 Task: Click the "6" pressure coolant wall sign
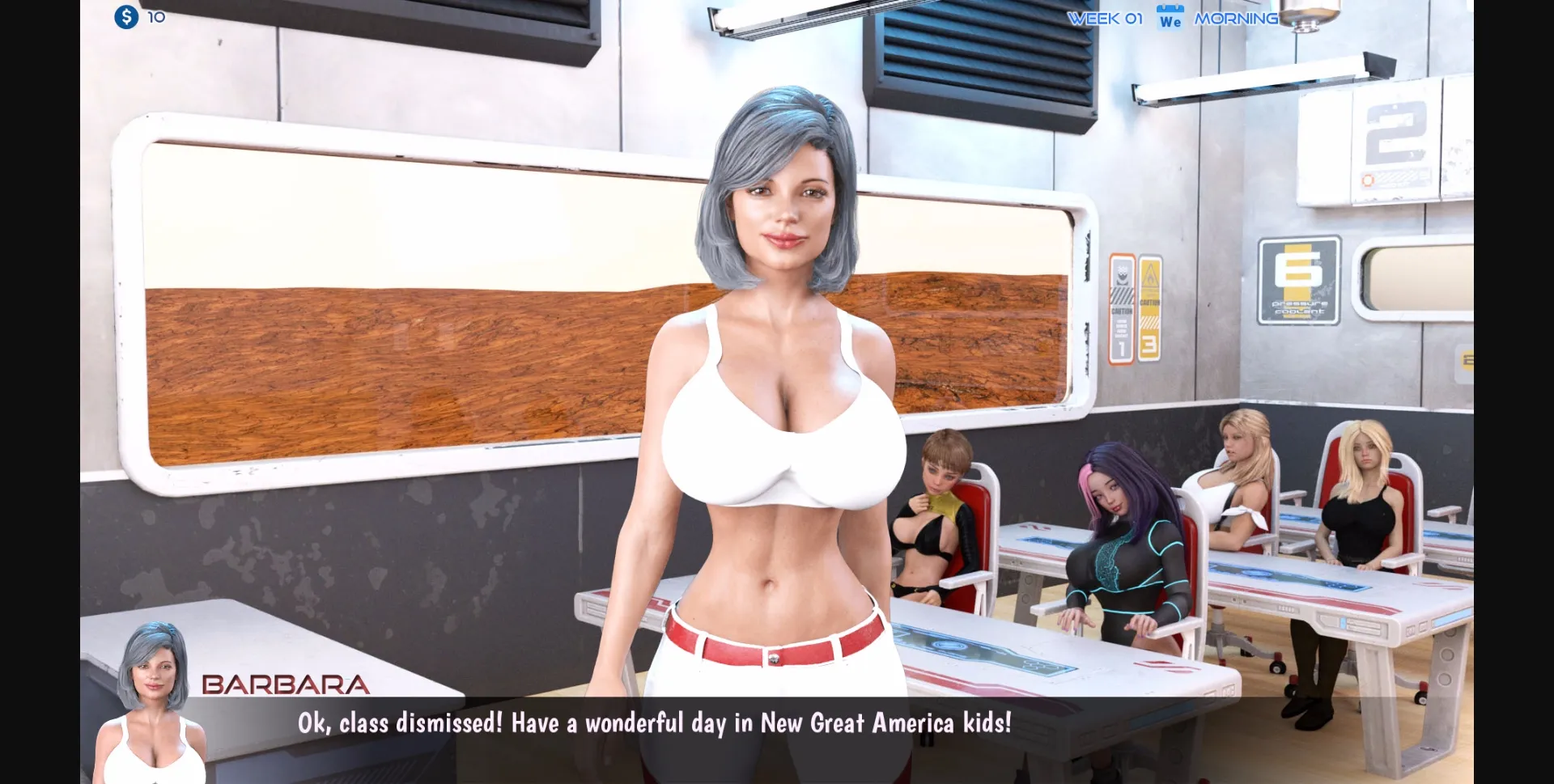coord(1300,279)
